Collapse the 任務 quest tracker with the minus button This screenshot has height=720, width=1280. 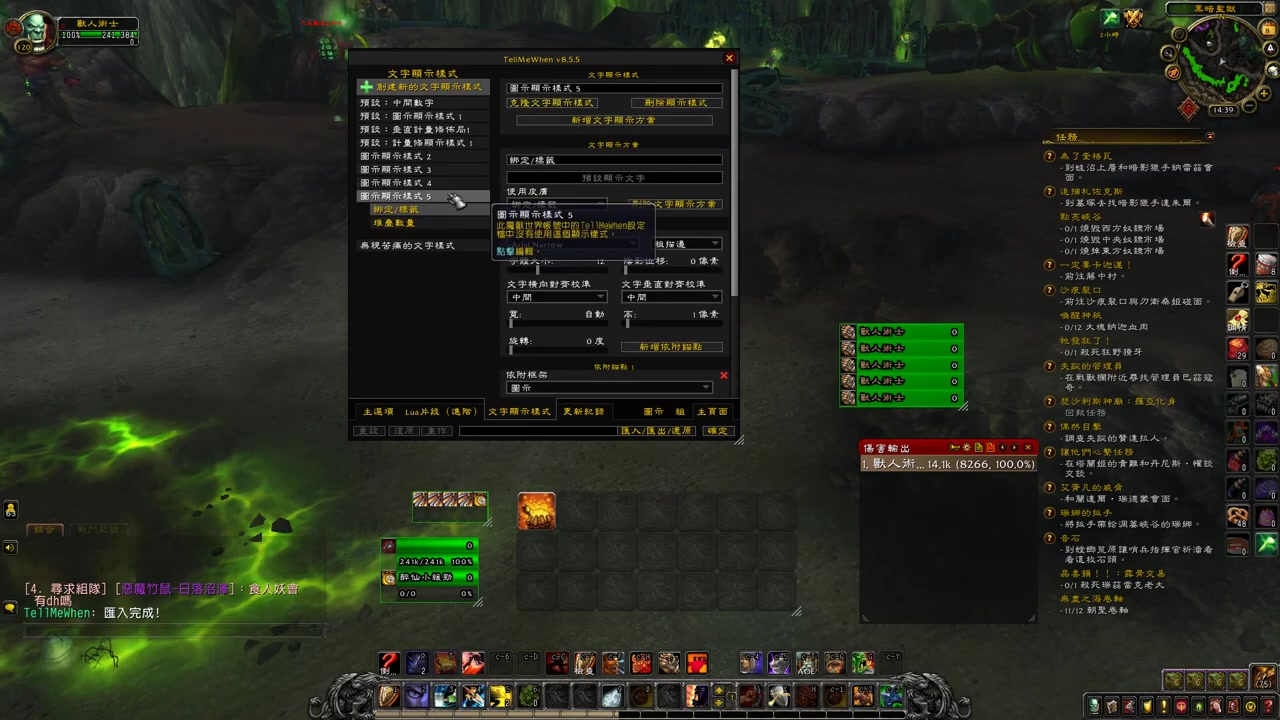1210,137
